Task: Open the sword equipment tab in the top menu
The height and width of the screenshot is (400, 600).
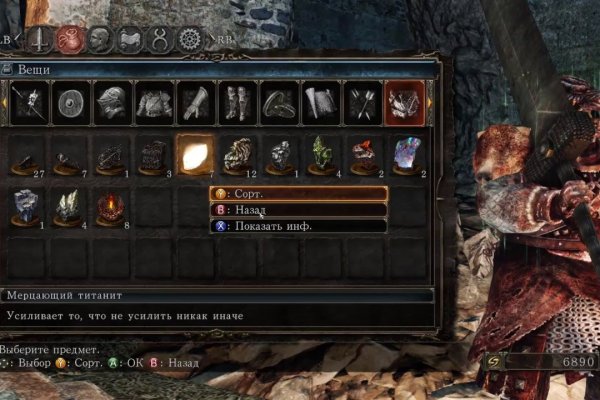Action: click(40, 40)
